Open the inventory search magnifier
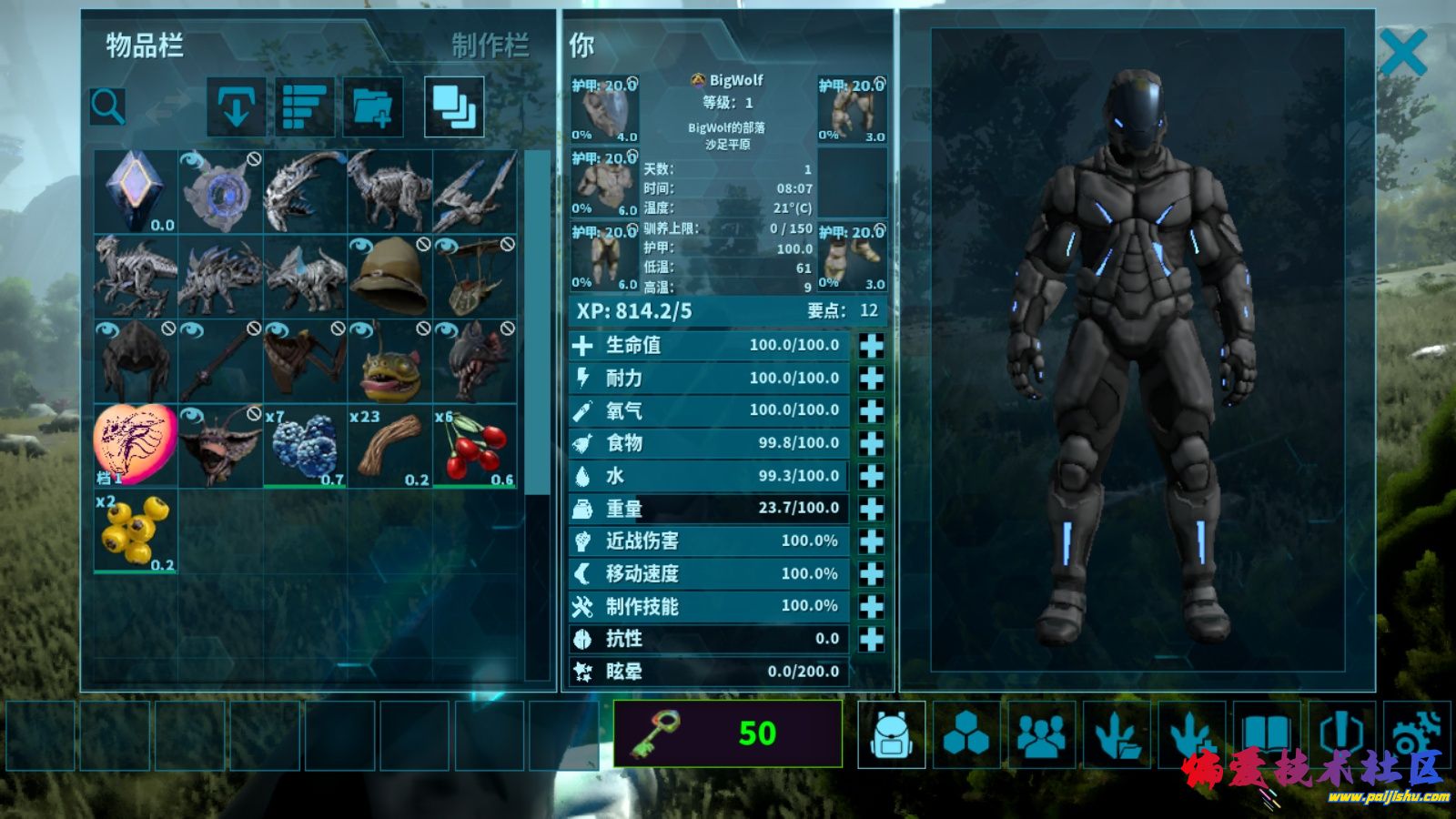 107,106
